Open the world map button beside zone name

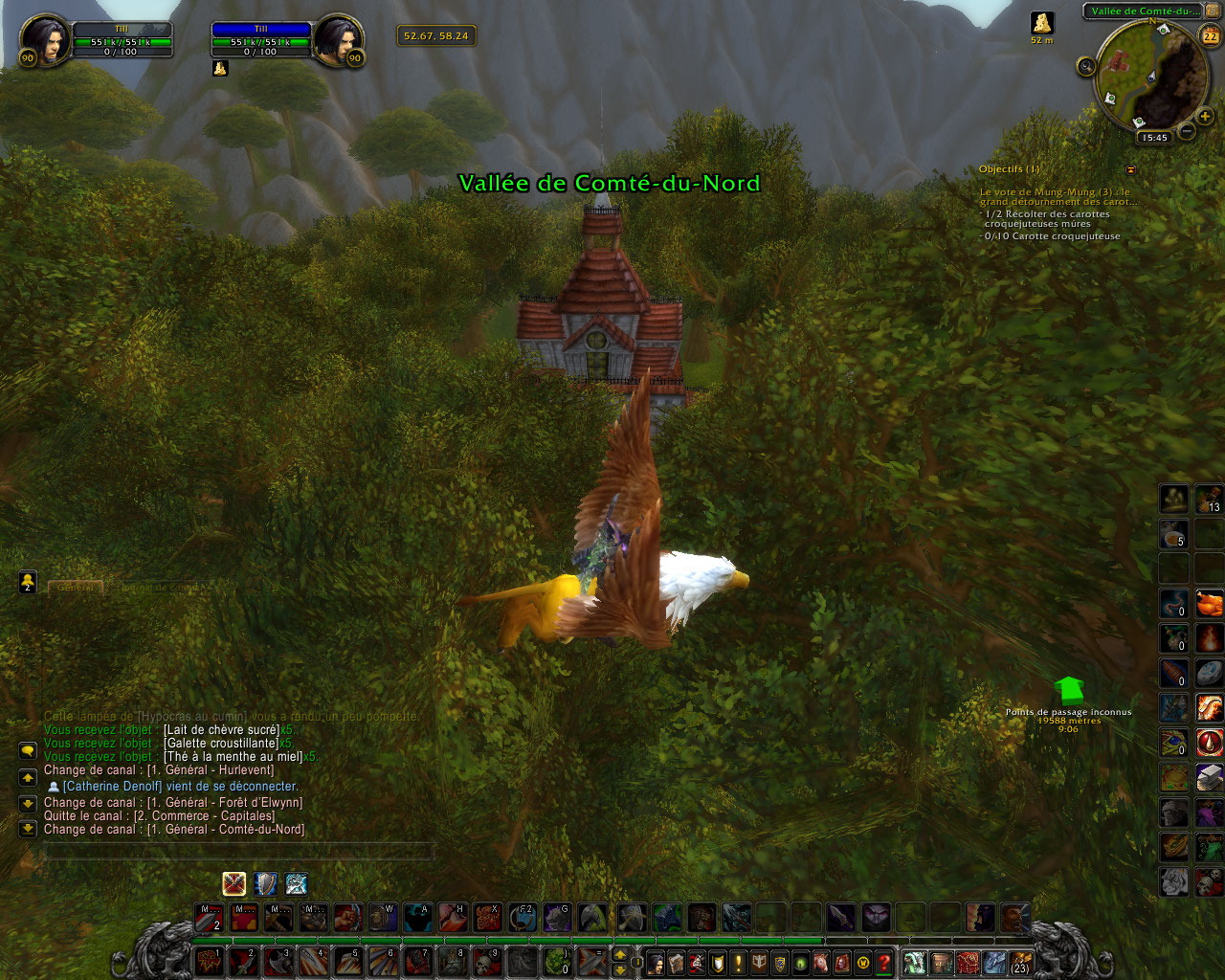[1213, 11]
